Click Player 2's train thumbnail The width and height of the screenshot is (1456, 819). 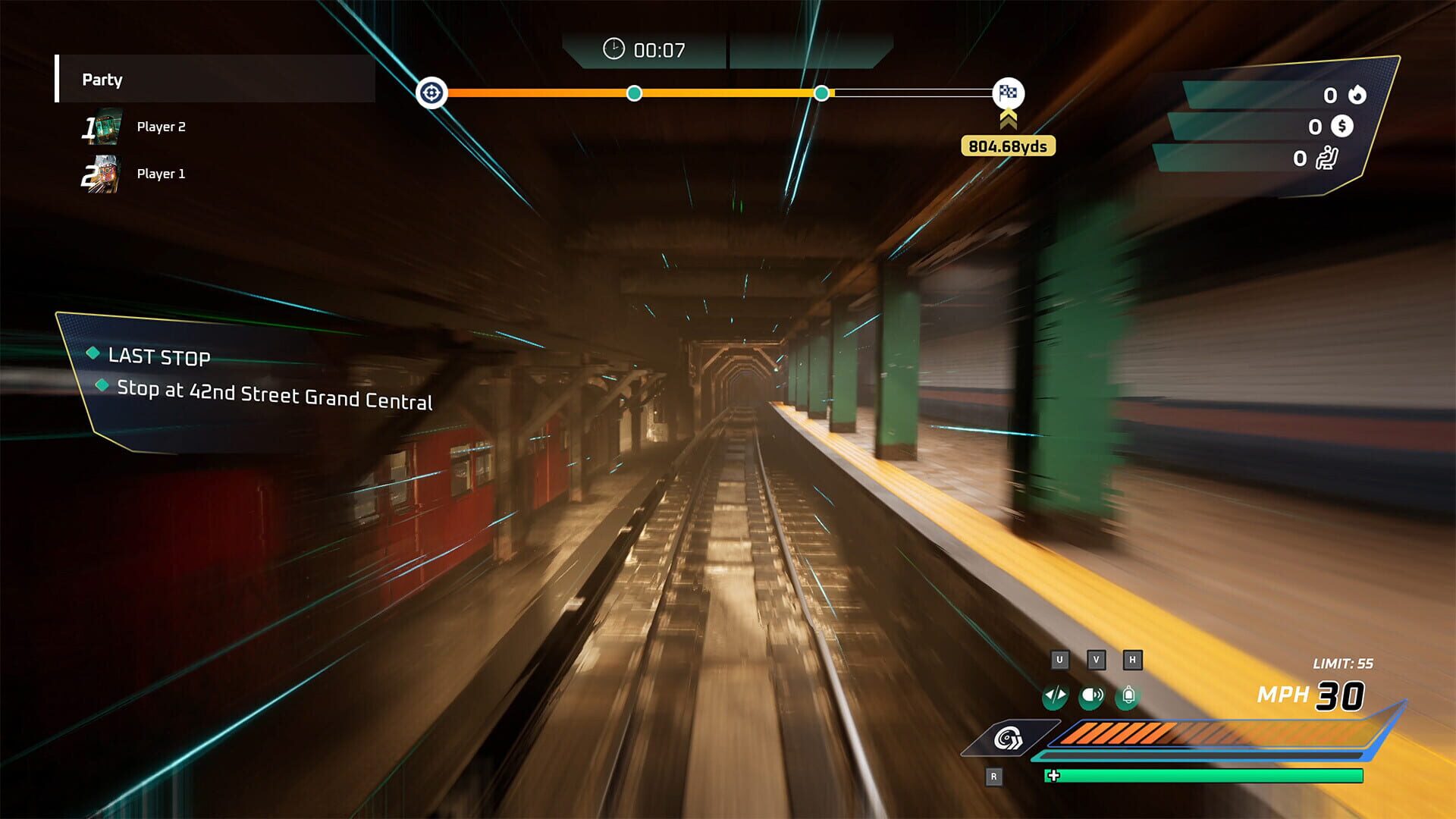coord(106,126)
